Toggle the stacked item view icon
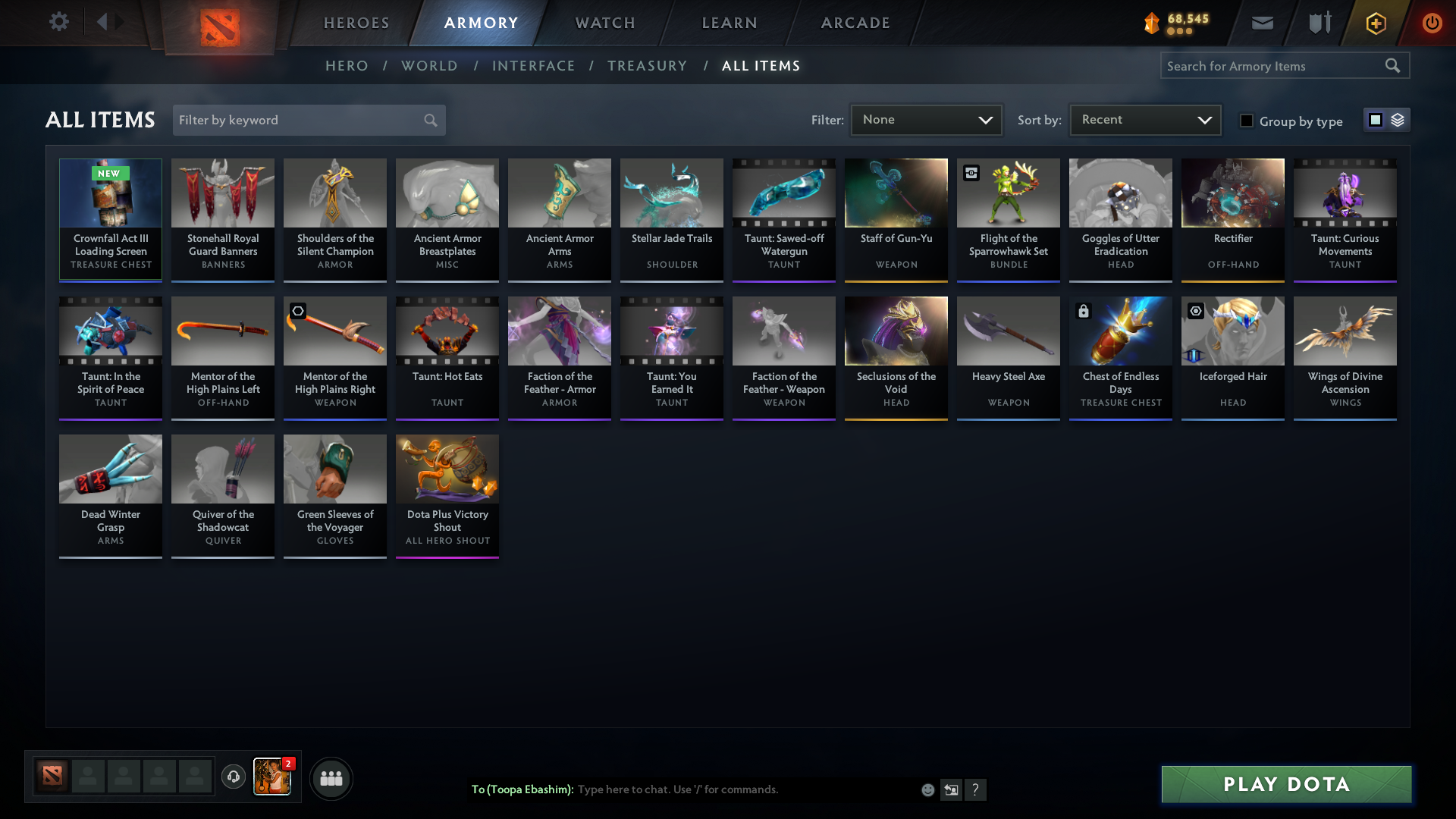Viewport: 1456px width, 819px height. [1397, 119]
